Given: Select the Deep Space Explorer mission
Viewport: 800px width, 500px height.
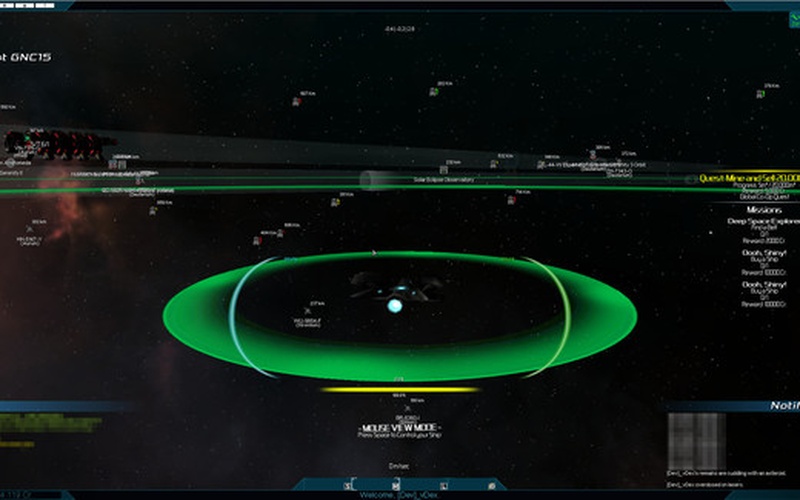Looking at the screenshot, I should point(764,221).
